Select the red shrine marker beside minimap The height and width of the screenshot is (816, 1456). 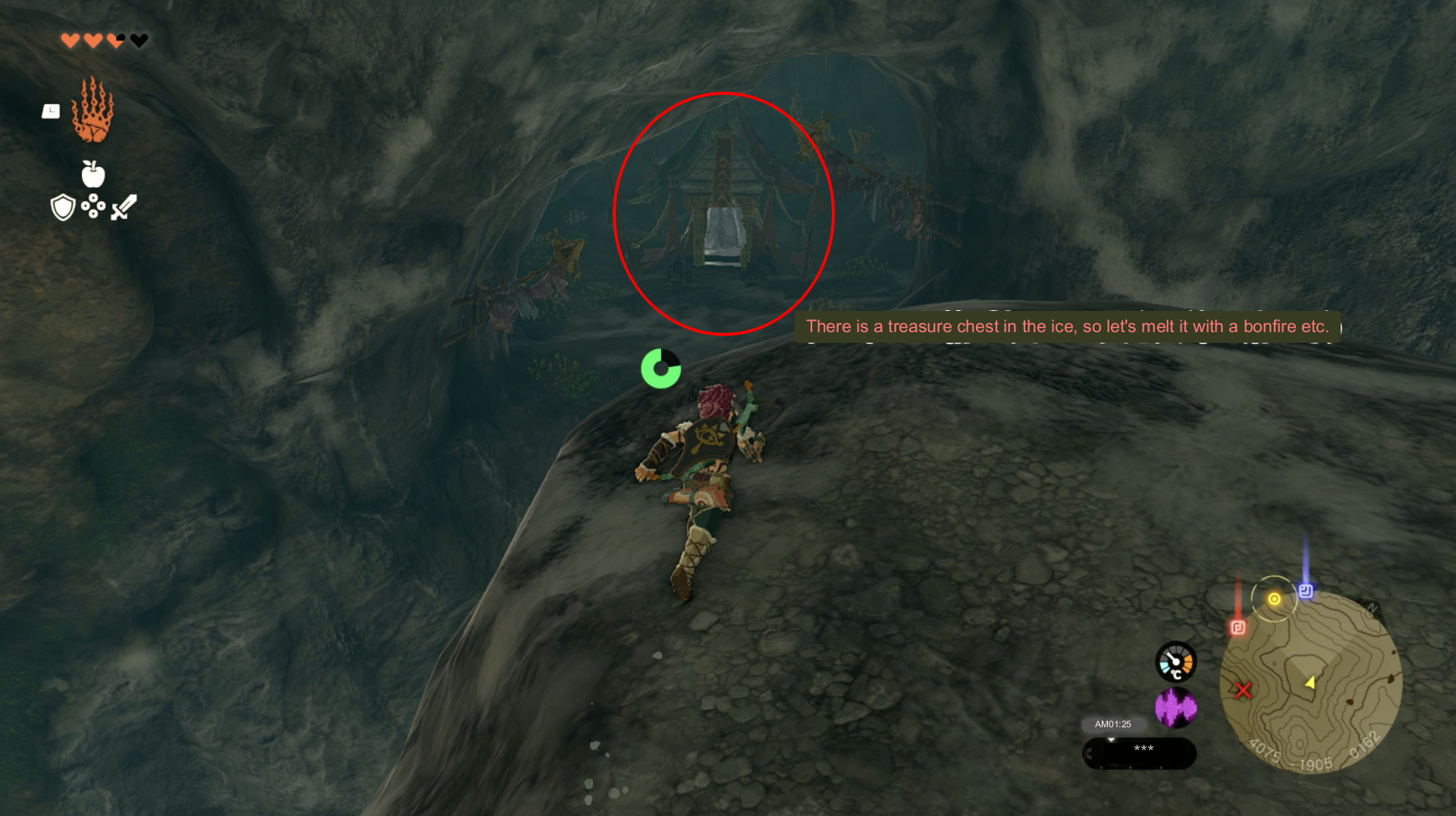point(1238,627)
